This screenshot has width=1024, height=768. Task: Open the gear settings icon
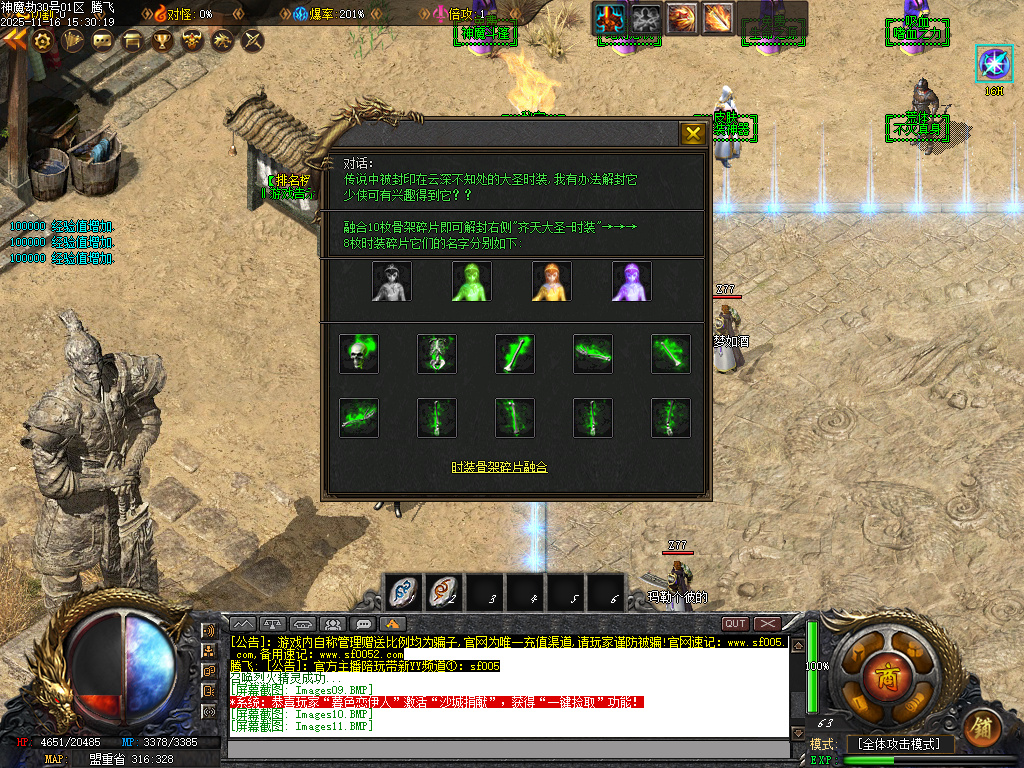(43, 41)
